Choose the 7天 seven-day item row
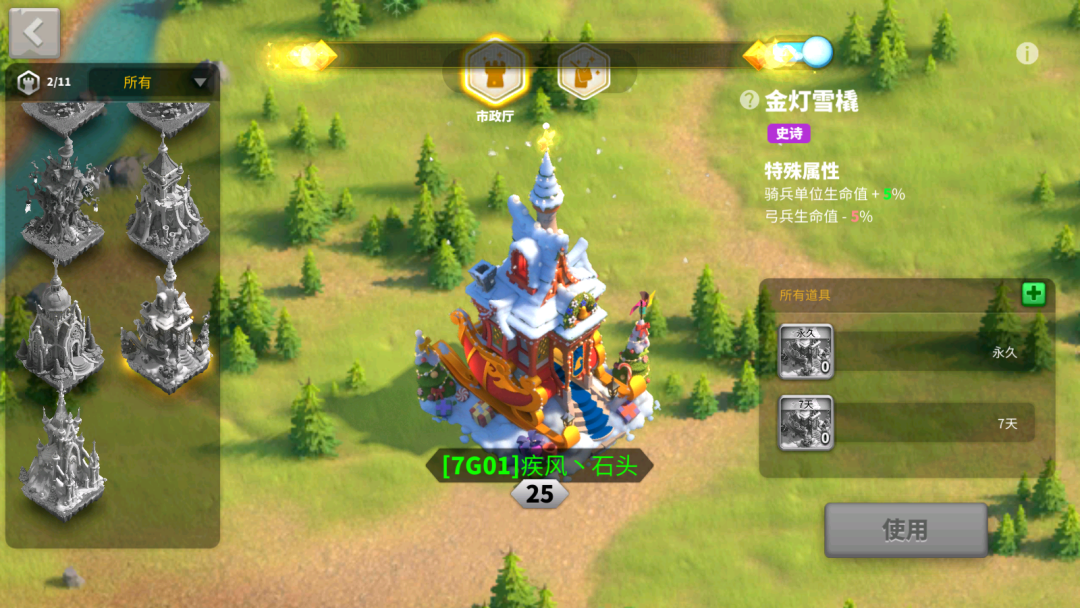 [x=905, y=423]
